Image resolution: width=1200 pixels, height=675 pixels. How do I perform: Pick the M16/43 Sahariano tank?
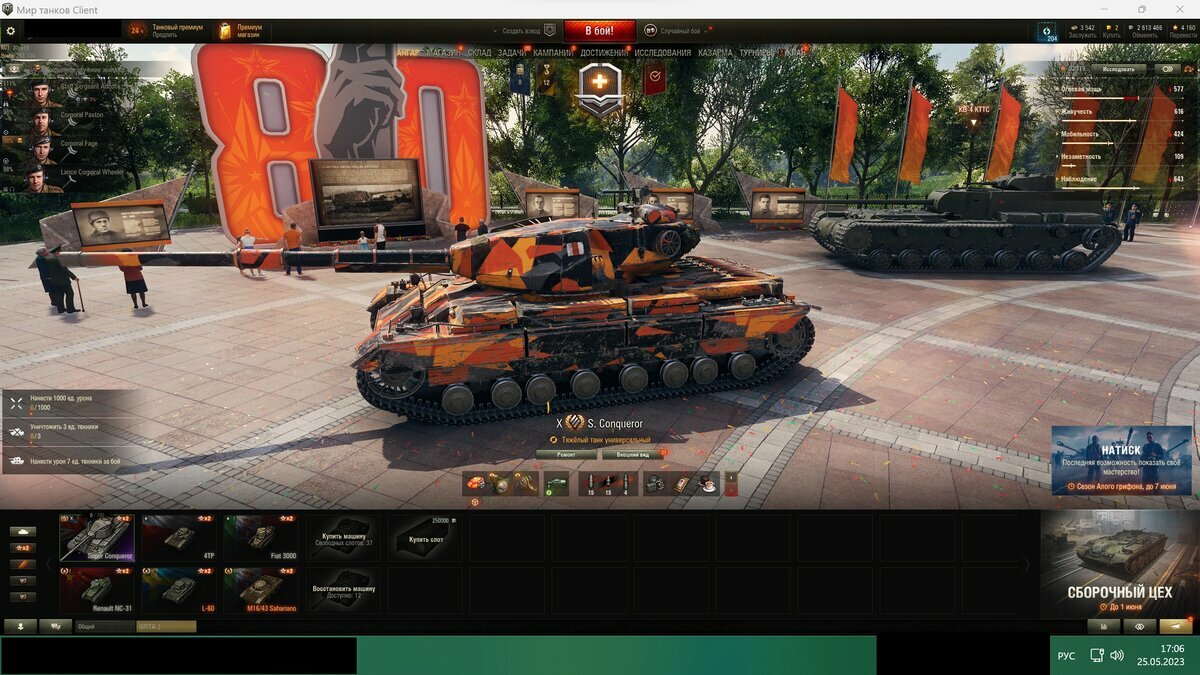pos(261,589)
